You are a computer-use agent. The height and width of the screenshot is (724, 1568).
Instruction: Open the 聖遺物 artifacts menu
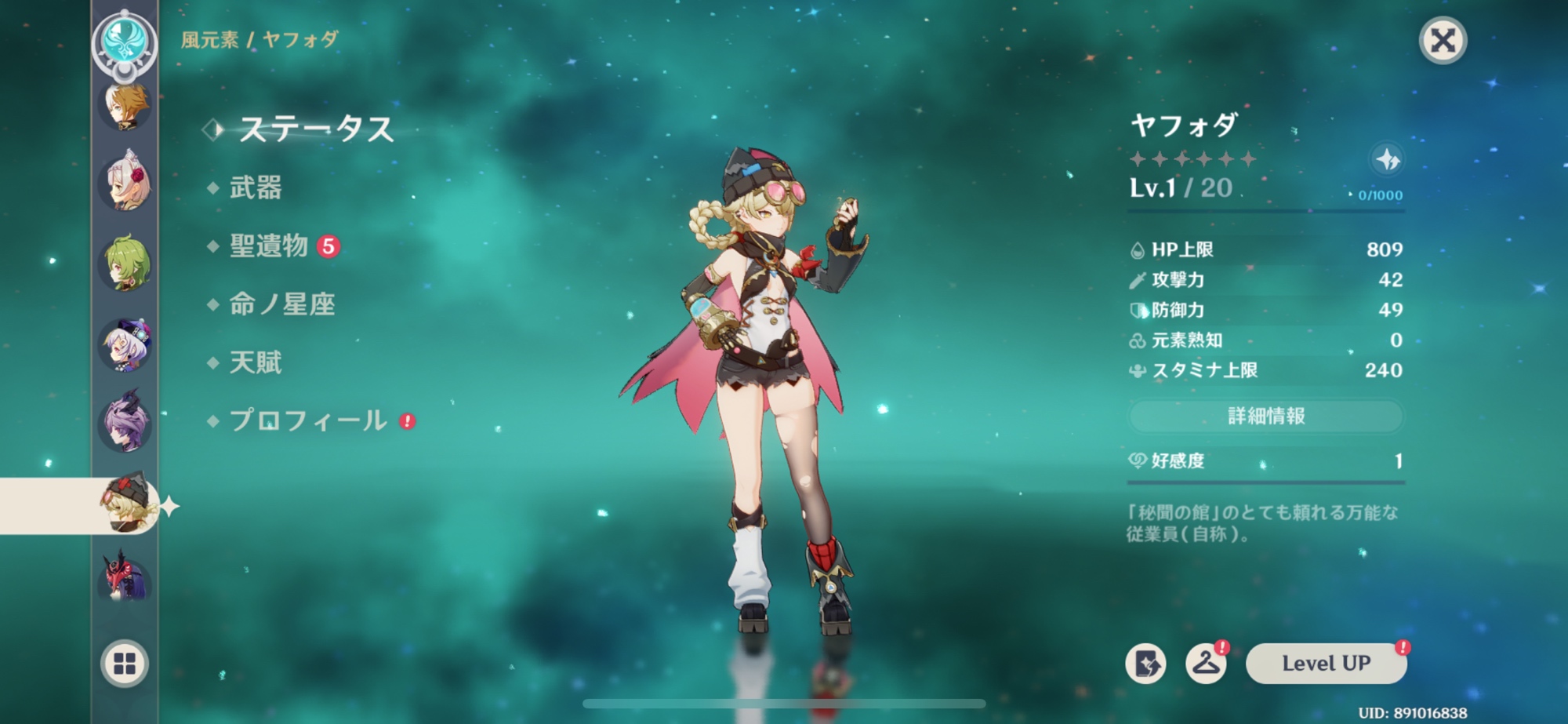(269, 246)
